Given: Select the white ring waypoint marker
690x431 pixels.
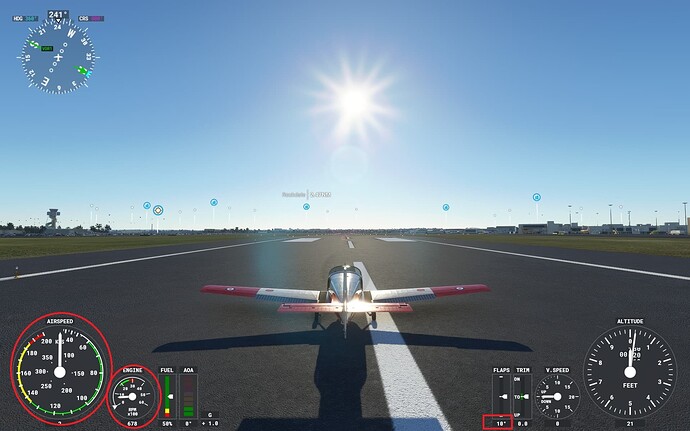Looking at the screenshot, I should (158, 210).
